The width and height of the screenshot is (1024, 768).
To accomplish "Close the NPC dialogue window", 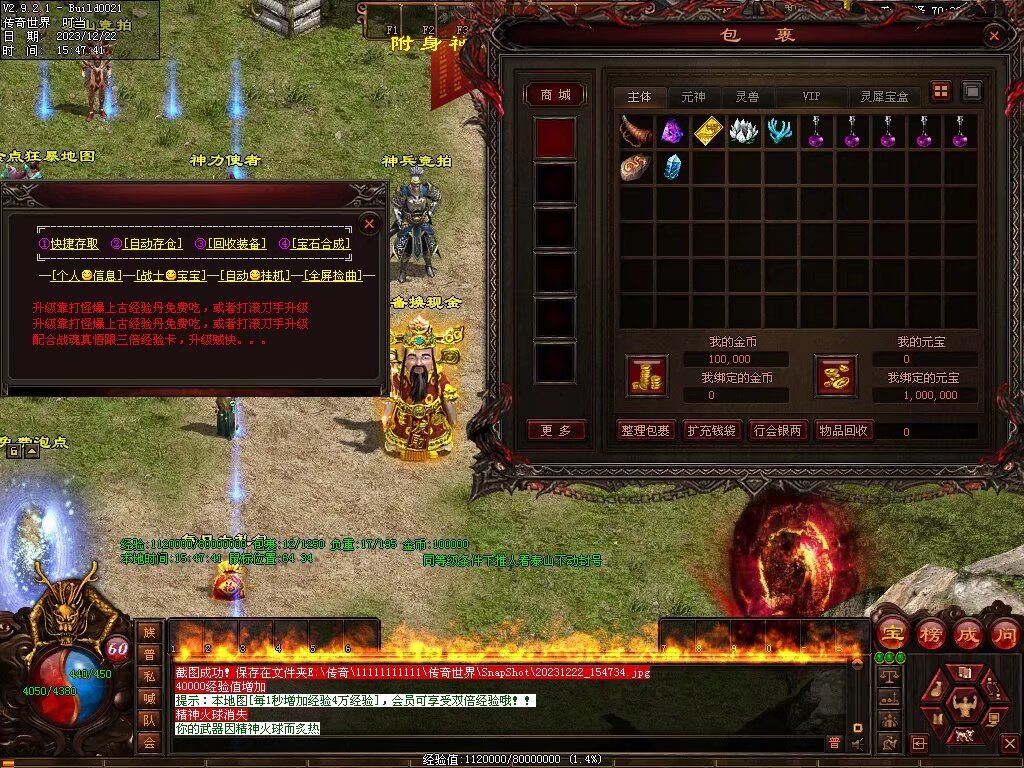I will (369, 224).
